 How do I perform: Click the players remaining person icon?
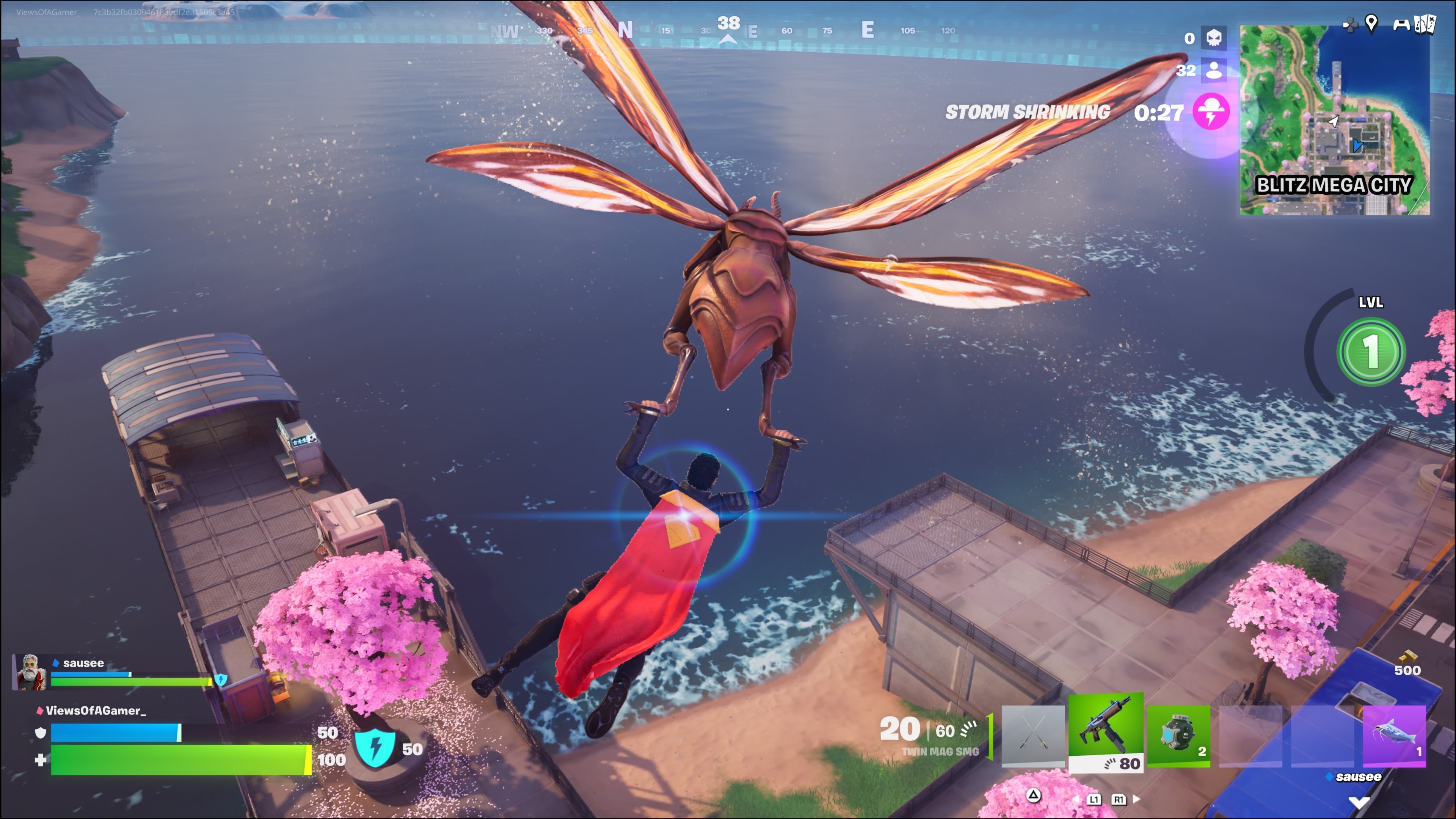point(1213,70)
